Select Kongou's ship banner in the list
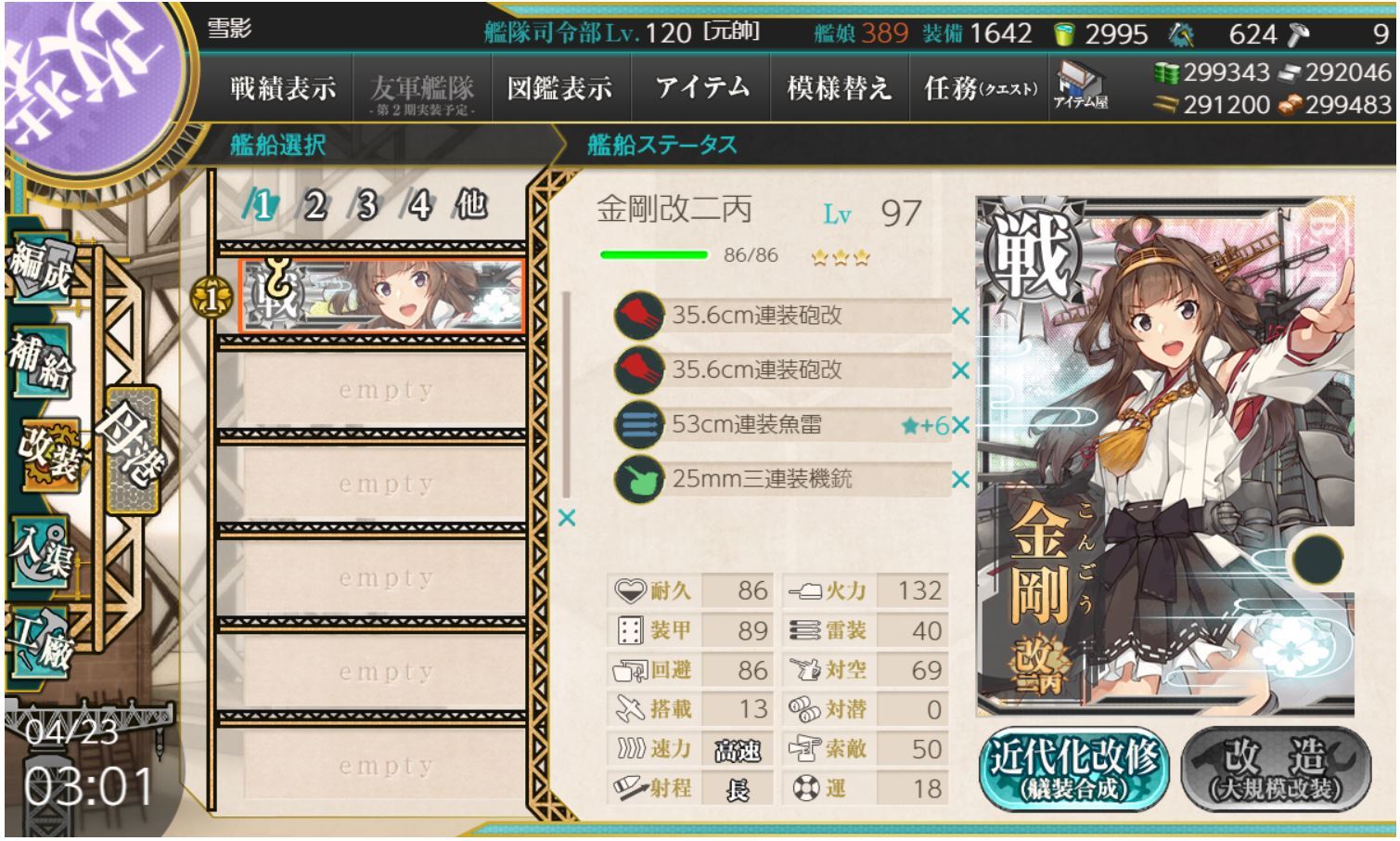Image resolution: width=1400 pixels, height=841 pixels. coord(381,294)
